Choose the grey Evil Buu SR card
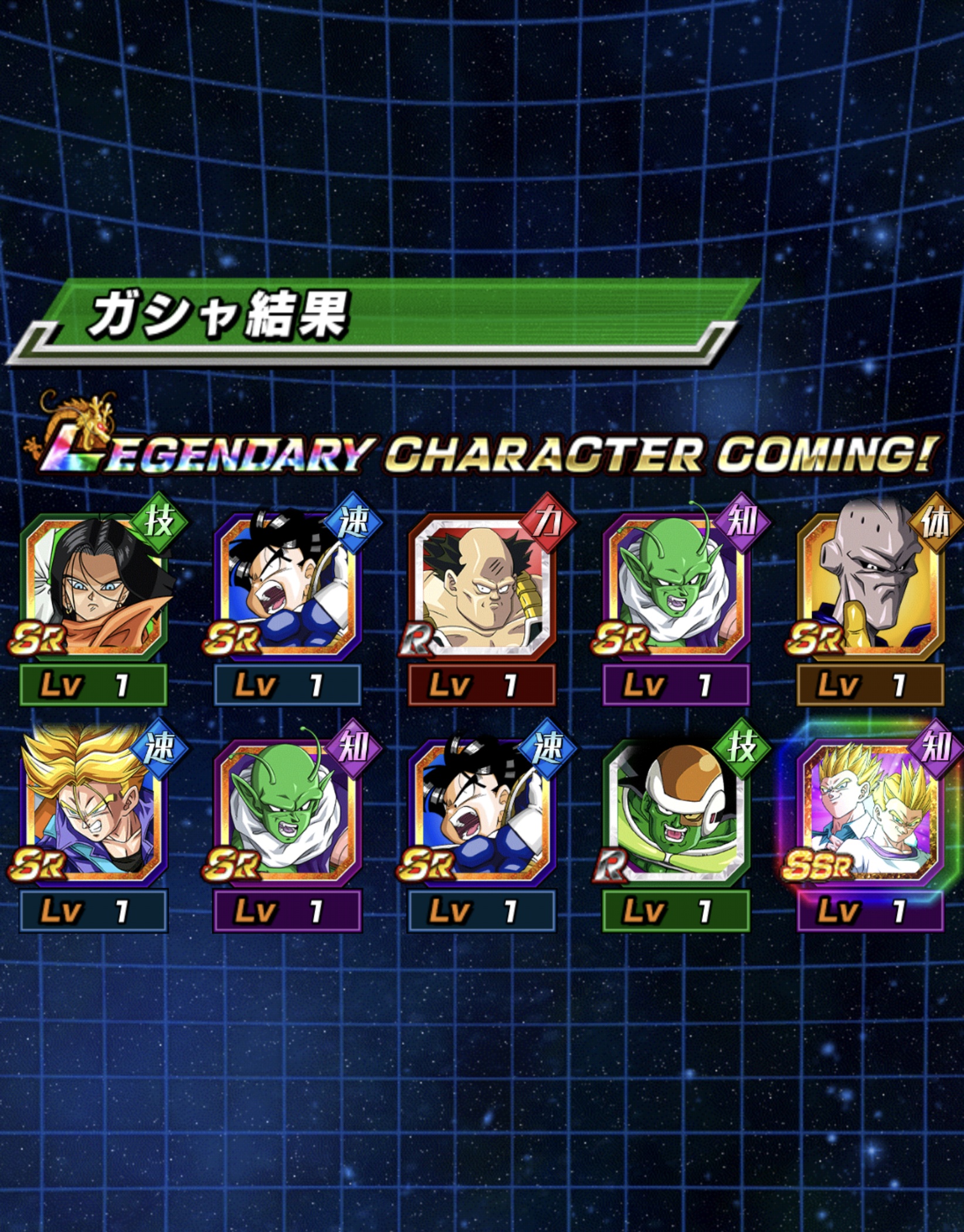The height and width of the screenshot is (1232, 964). click(x=870, y=587)
